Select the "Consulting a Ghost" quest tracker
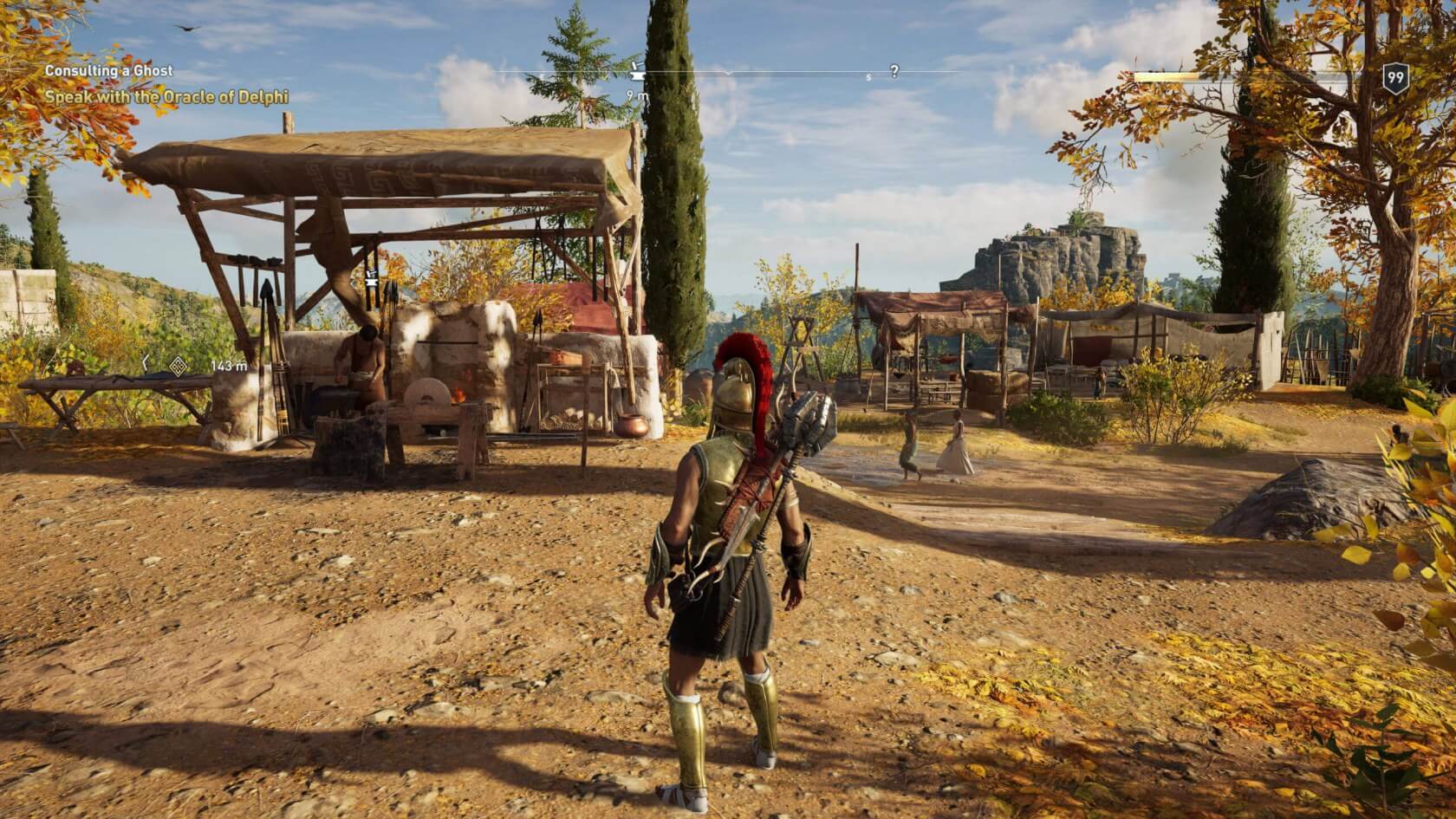1456x819 pixels. (x=109, y=71)
